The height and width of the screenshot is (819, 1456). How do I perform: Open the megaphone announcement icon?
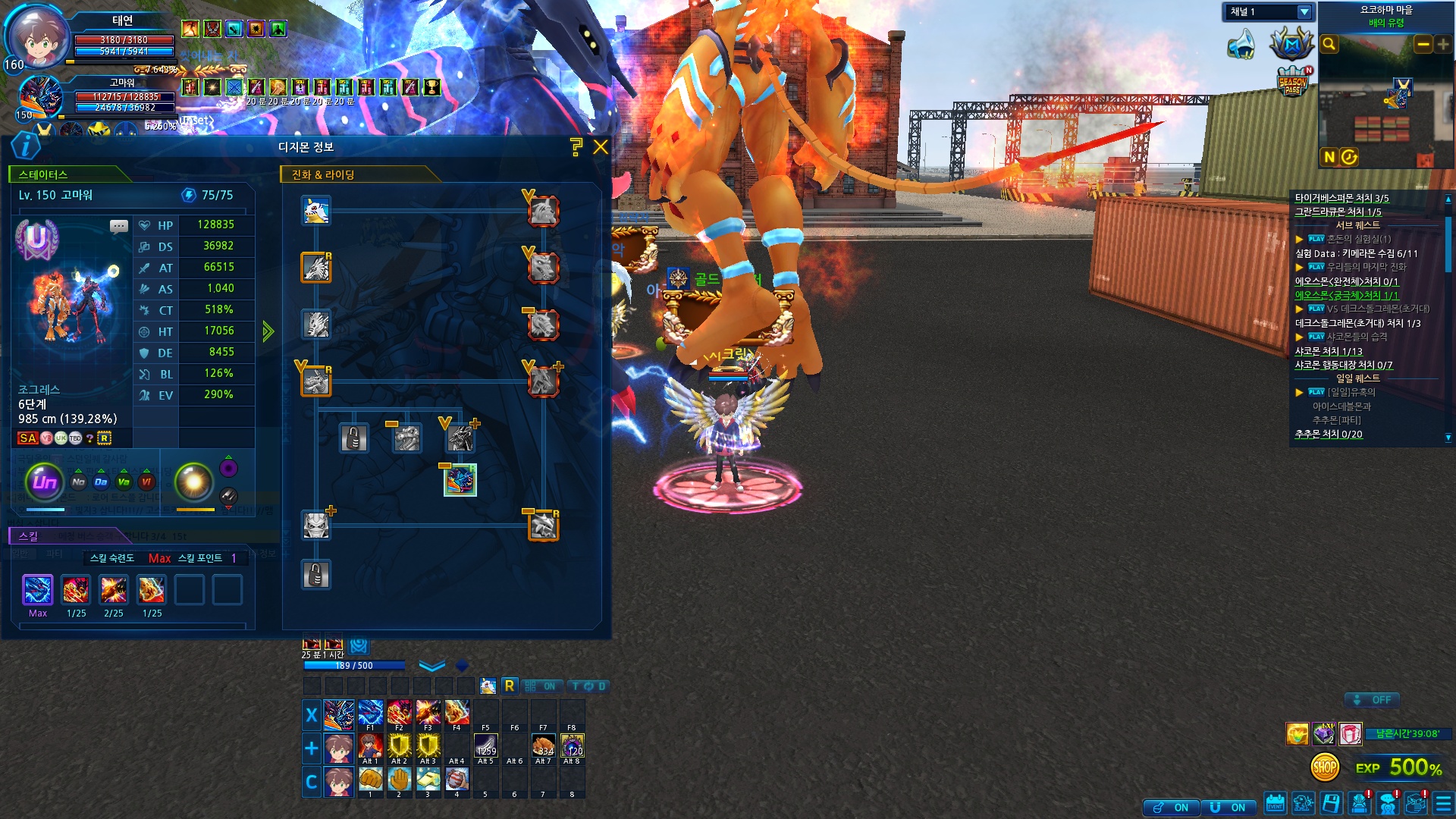1241,45
